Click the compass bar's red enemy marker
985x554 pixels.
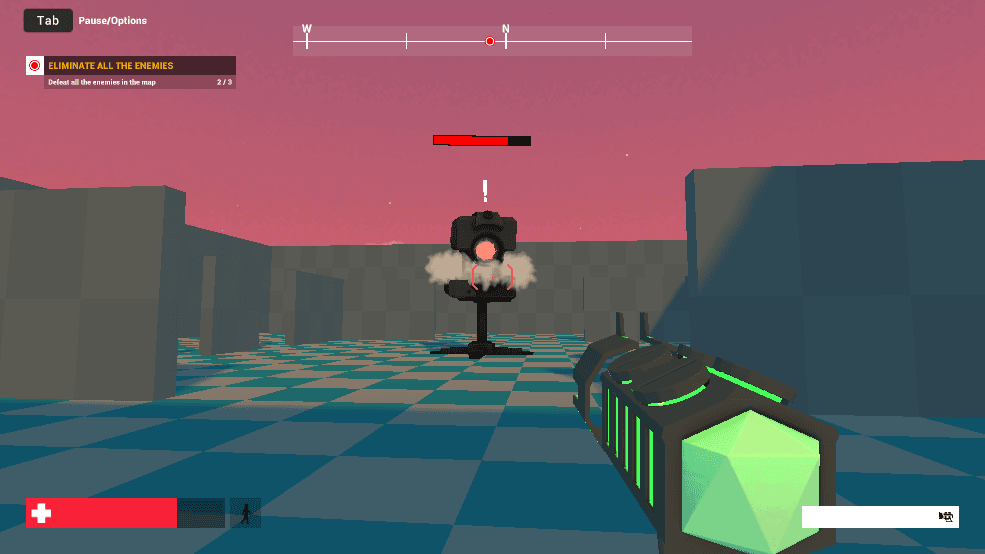coord(490,41)
